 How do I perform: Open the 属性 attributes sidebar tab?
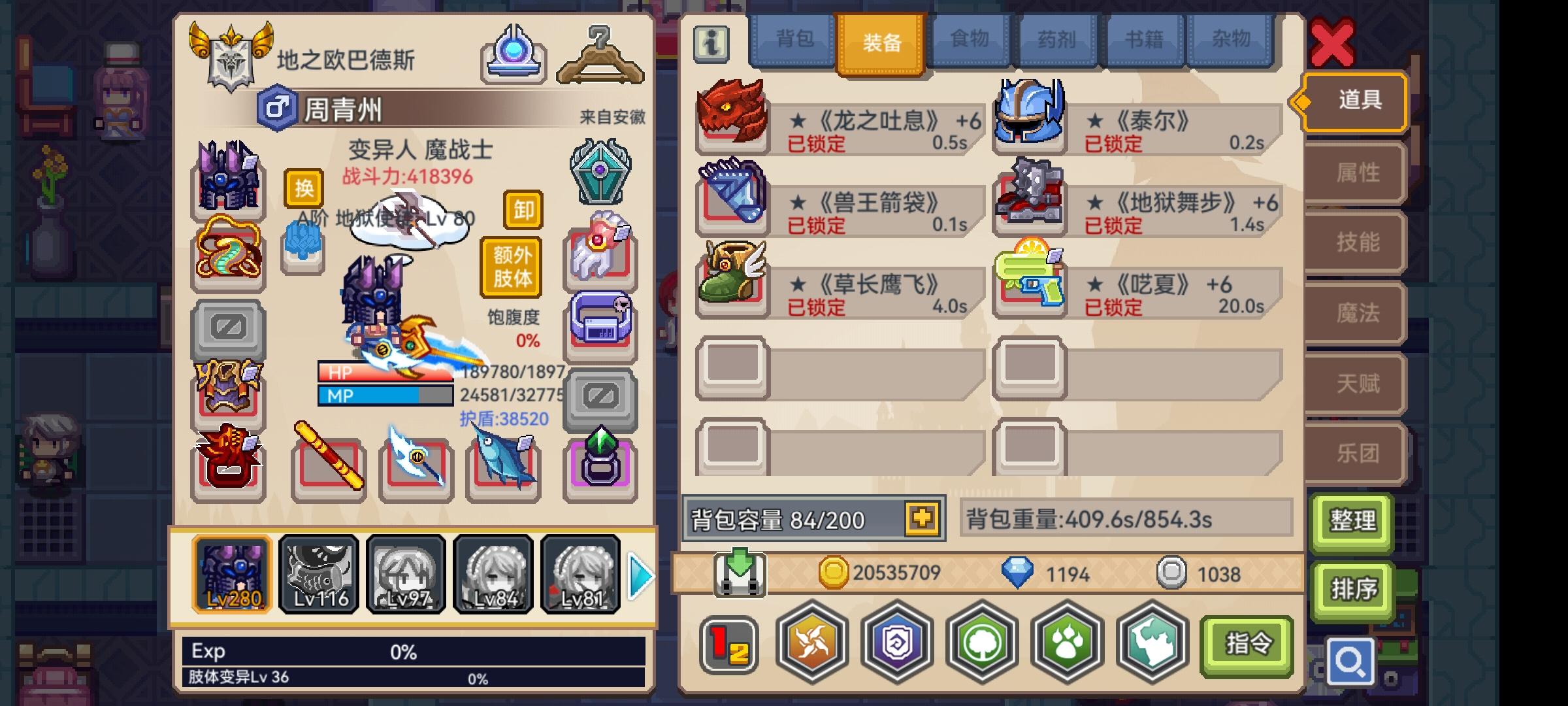coord(1354,172)
